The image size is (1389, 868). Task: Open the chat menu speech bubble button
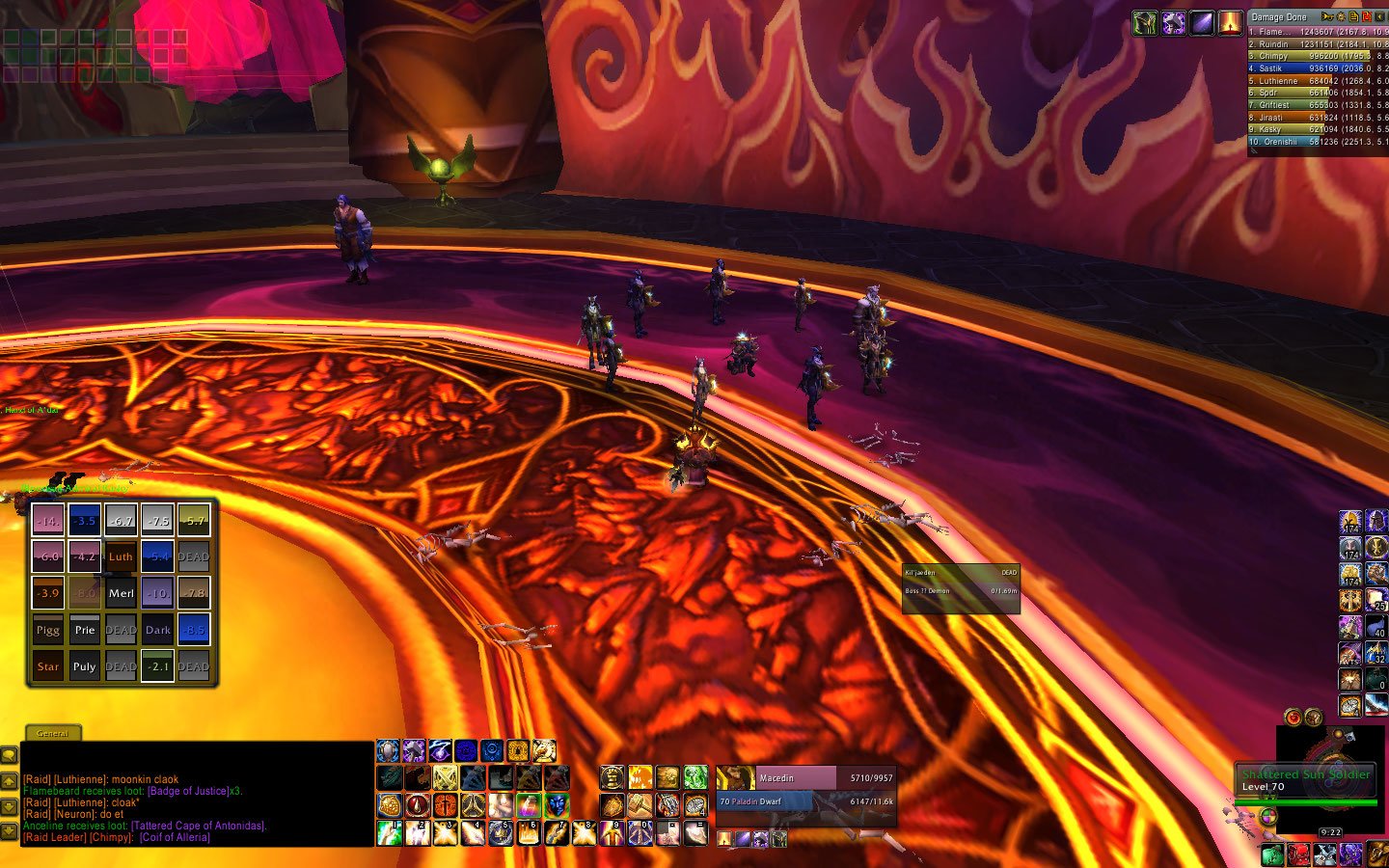click(9, 755)
